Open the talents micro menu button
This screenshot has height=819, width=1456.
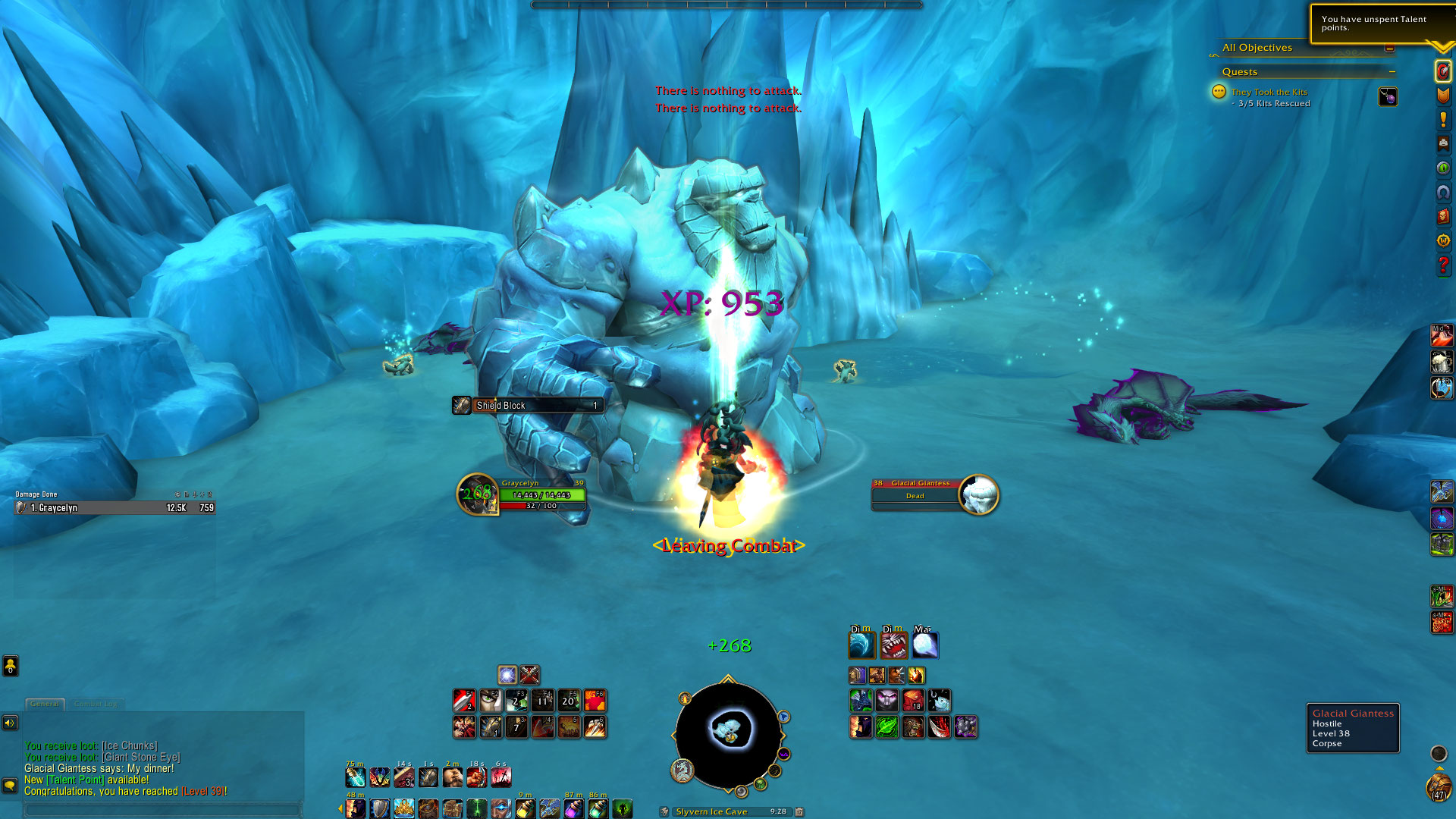[1442, 96]
